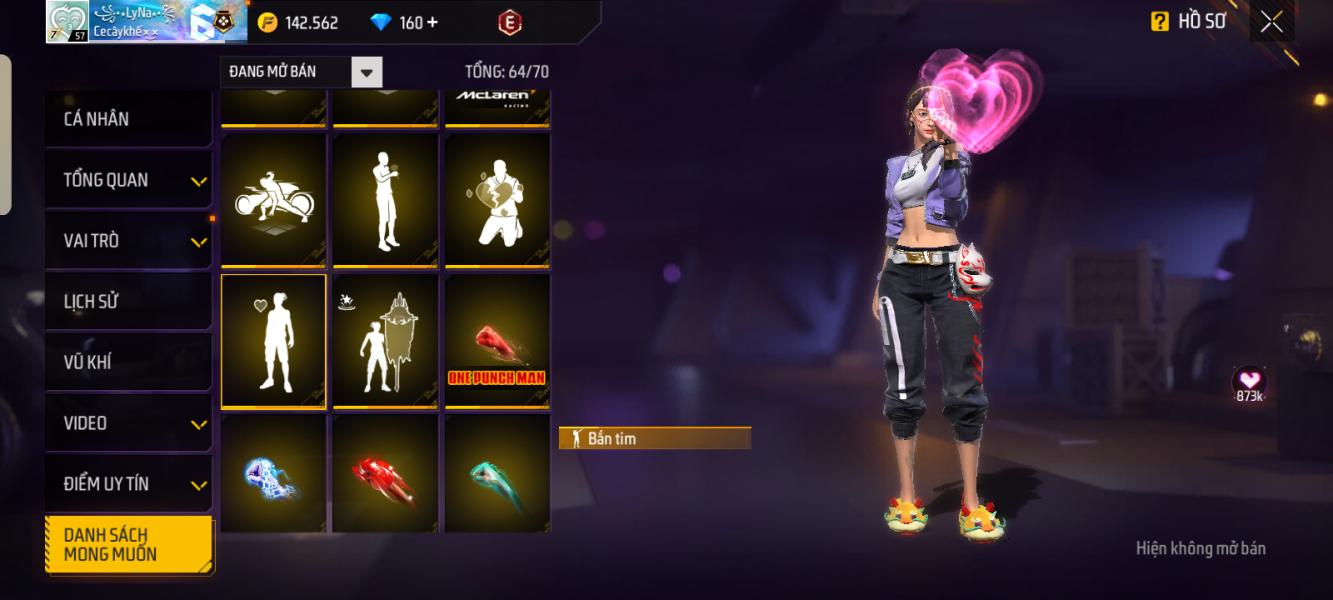This screenshot has width=1333, height=600.
Task: Add diamonds with the plus button
Action: [x=432, y=22]
